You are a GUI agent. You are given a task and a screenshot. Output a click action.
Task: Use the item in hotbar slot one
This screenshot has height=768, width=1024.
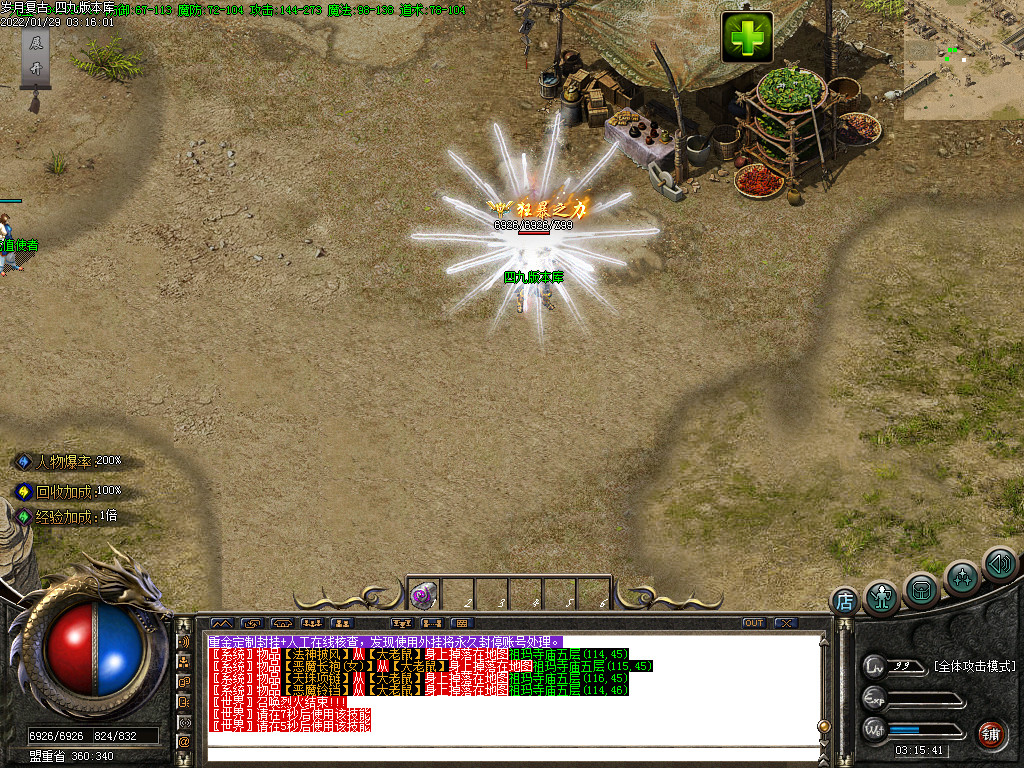point(424,595)
